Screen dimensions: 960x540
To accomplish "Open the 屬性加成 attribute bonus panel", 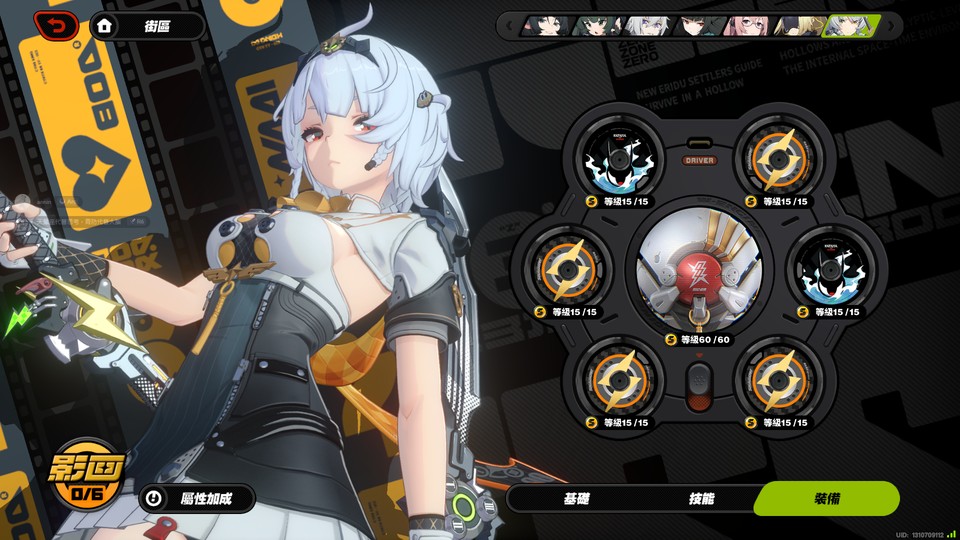I will coord(196,497).
